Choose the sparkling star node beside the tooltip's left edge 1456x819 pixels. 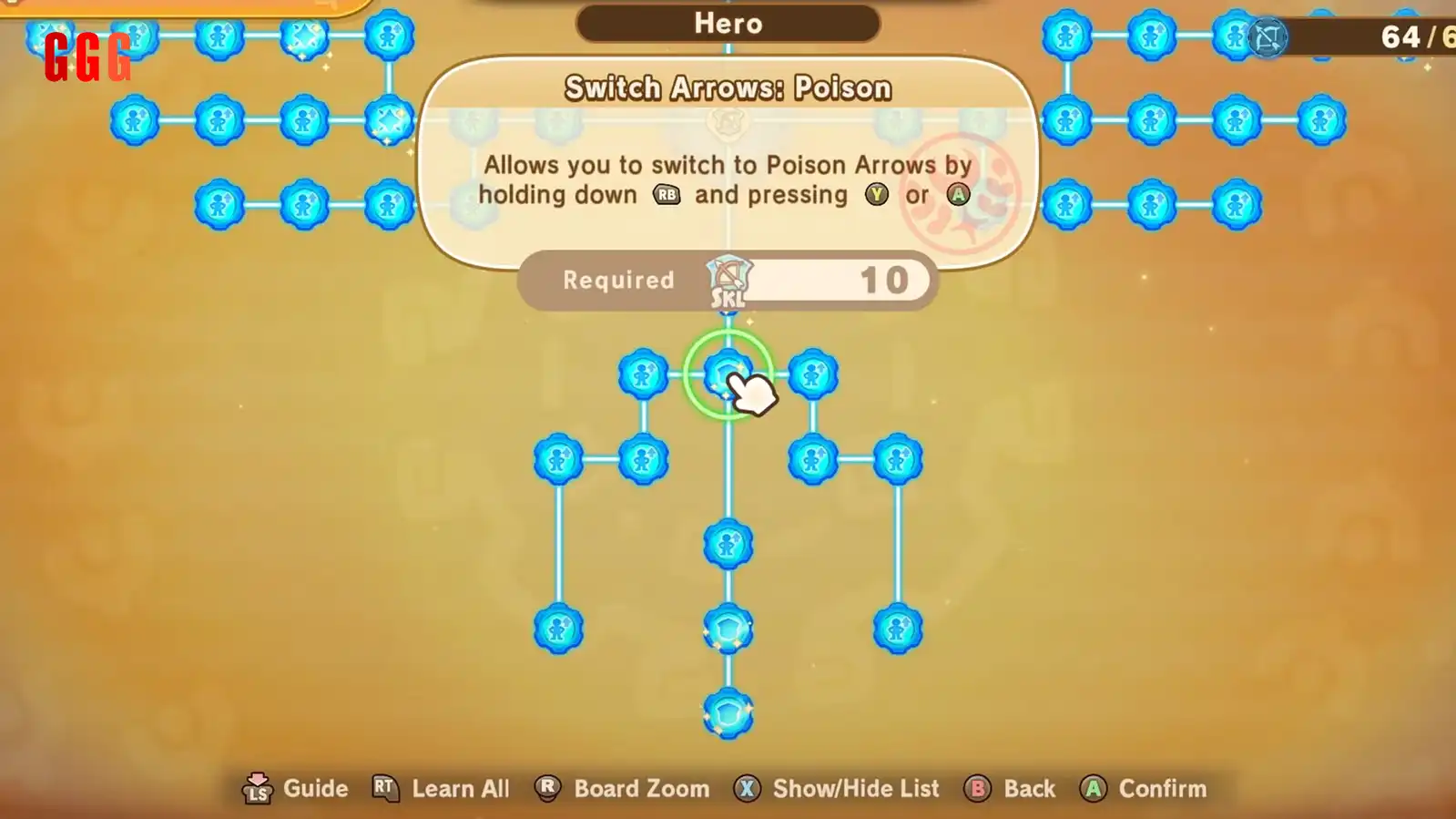pyautogui.click(x=389, y=120)
